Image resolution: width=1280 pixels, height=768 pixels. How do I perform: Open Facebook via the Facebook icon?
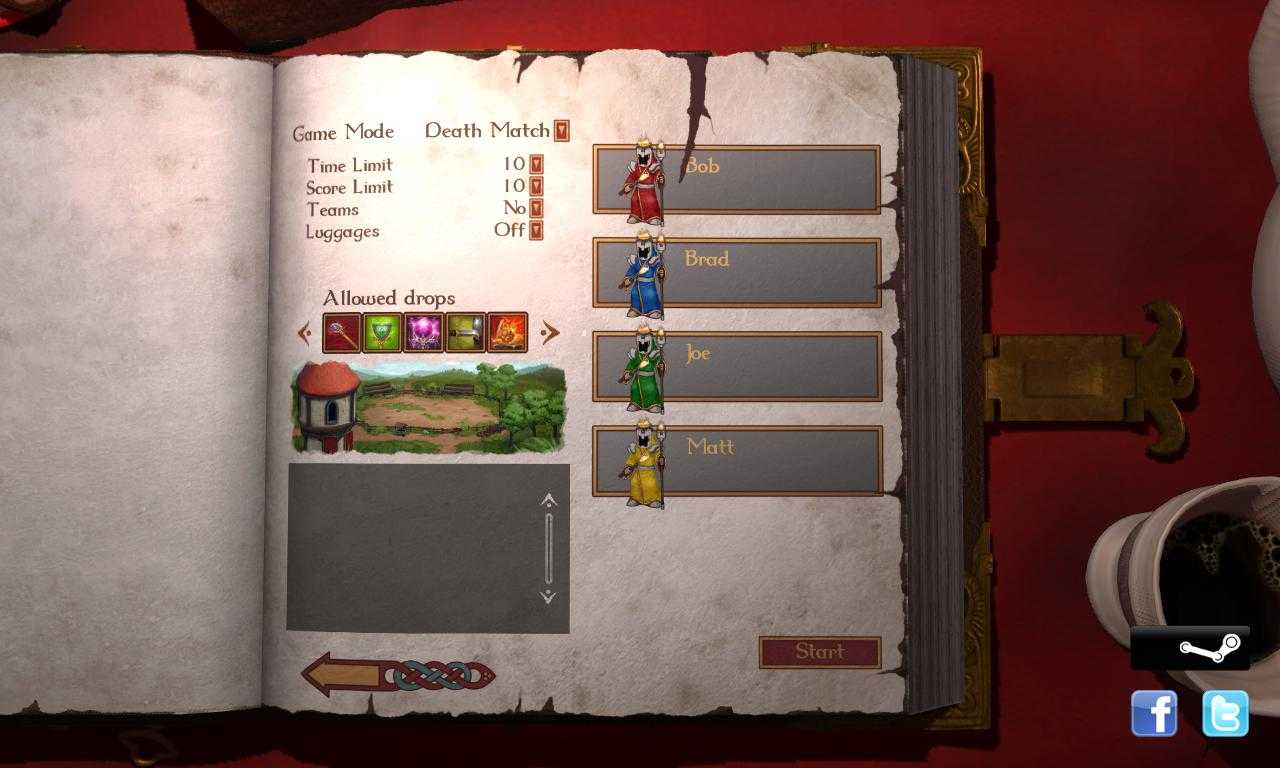(x=1156, y=712)
